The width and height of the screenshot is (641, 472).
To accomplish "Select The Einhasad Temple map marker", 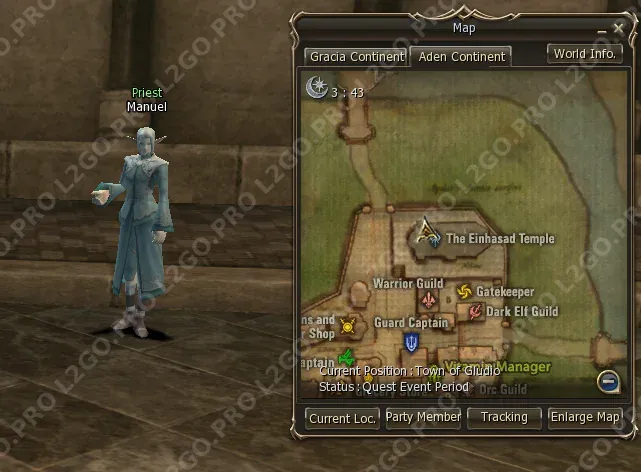I will coord(430,234).
